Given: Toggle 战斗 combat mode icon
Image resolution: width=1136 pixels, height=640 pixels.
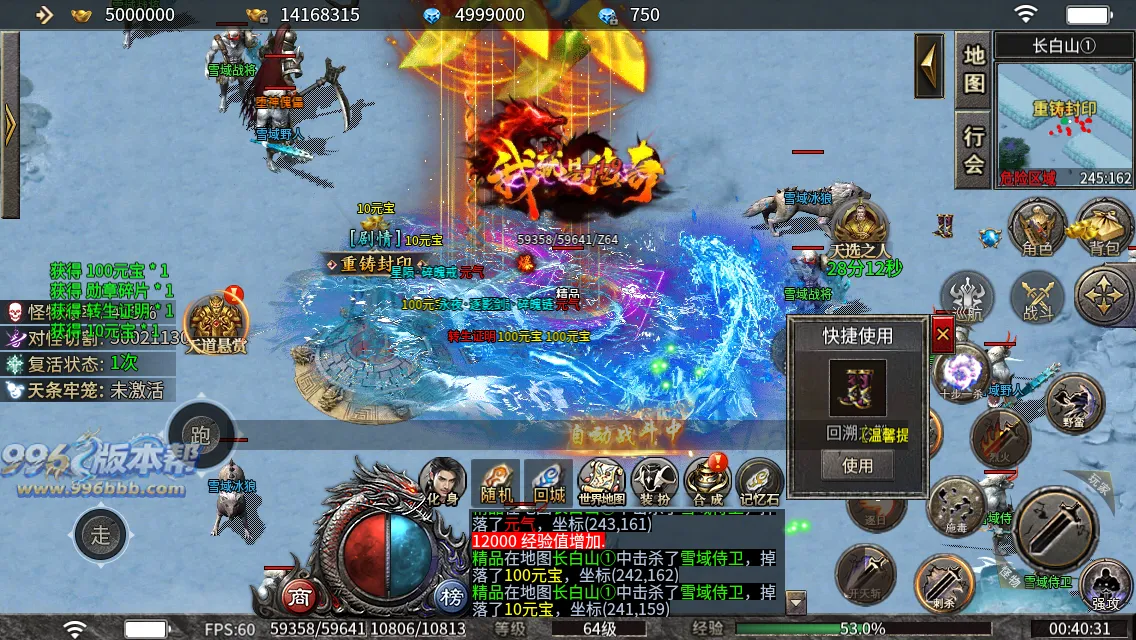Looking at the screenshot, I should point(1037,298).
